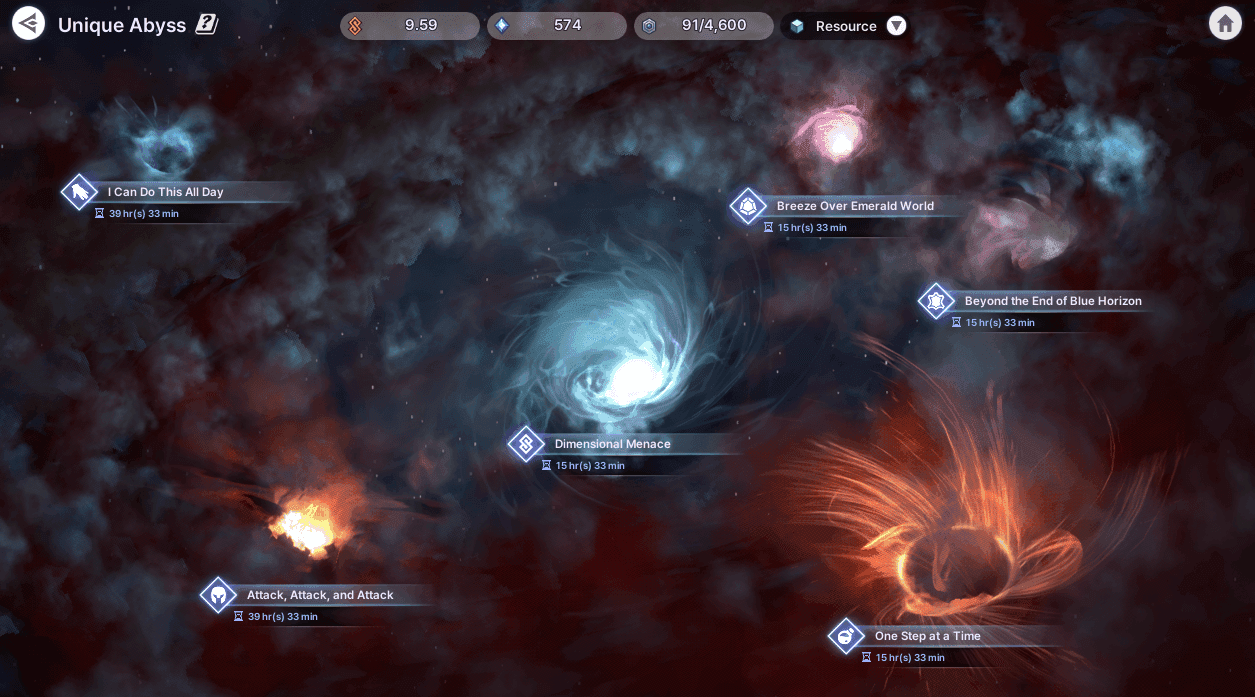
Task: Return to the home screen
Action: (x=1225, y=24)
